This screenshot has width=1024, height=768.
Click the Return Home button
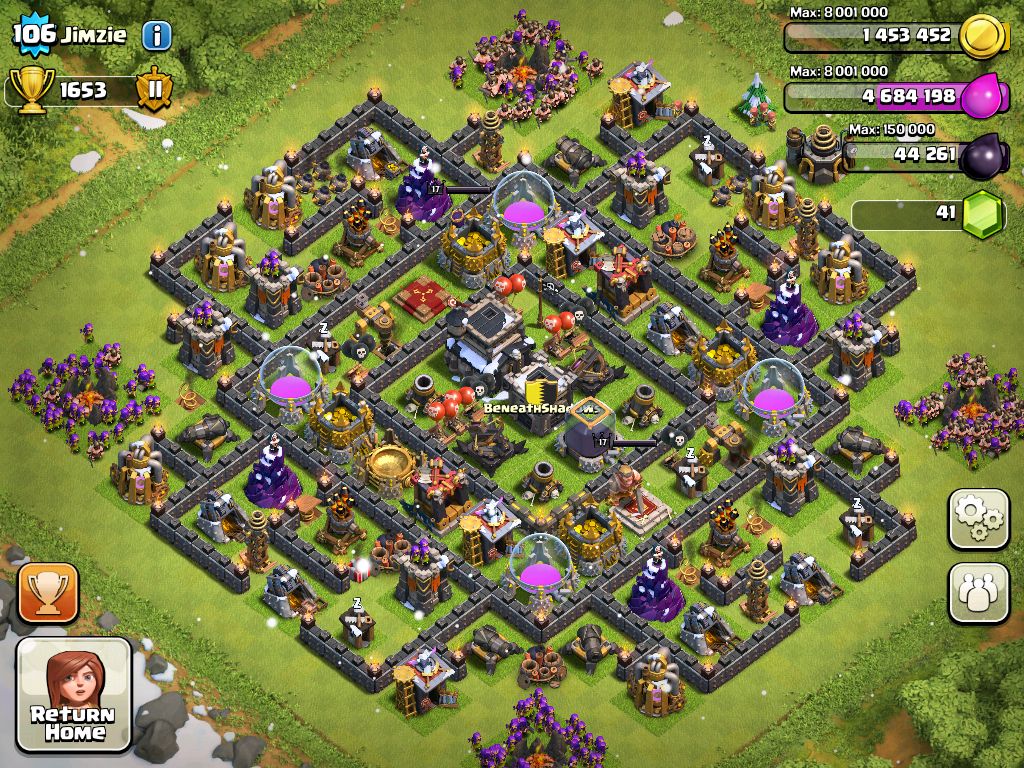74,694
